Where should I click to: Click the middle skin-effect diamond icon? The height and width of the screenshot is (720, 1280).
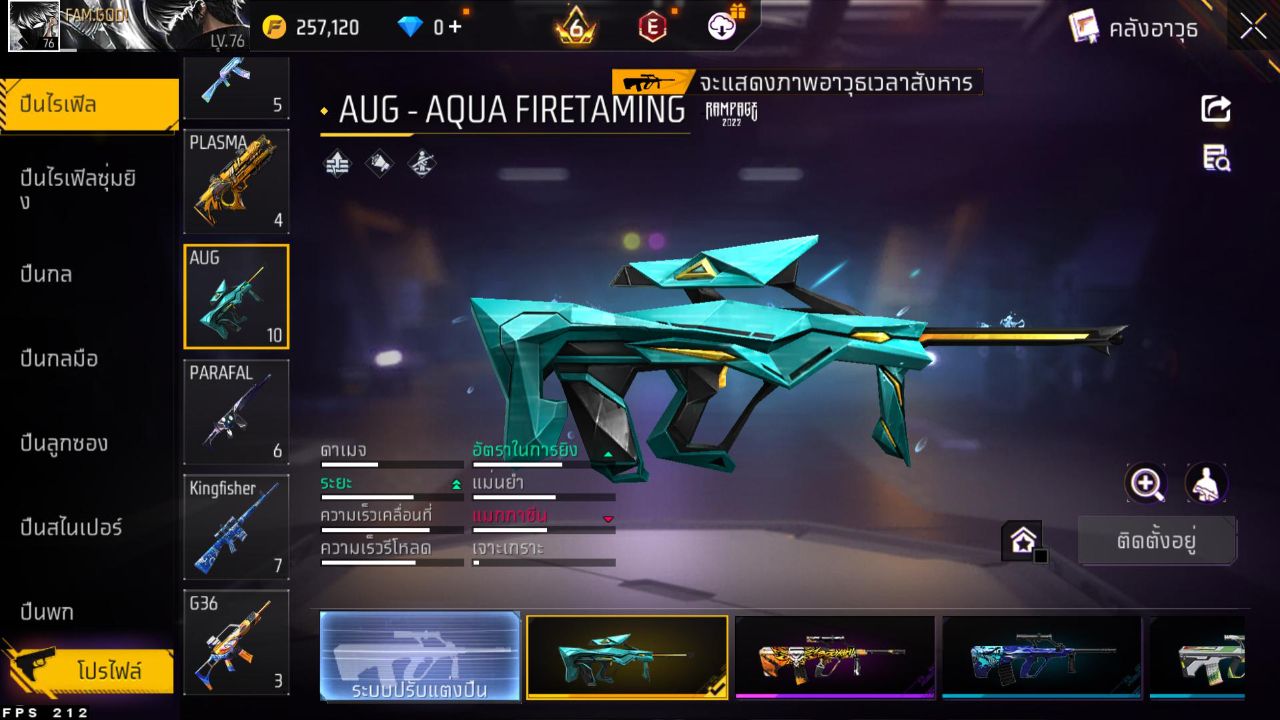(x=378, y=162)
